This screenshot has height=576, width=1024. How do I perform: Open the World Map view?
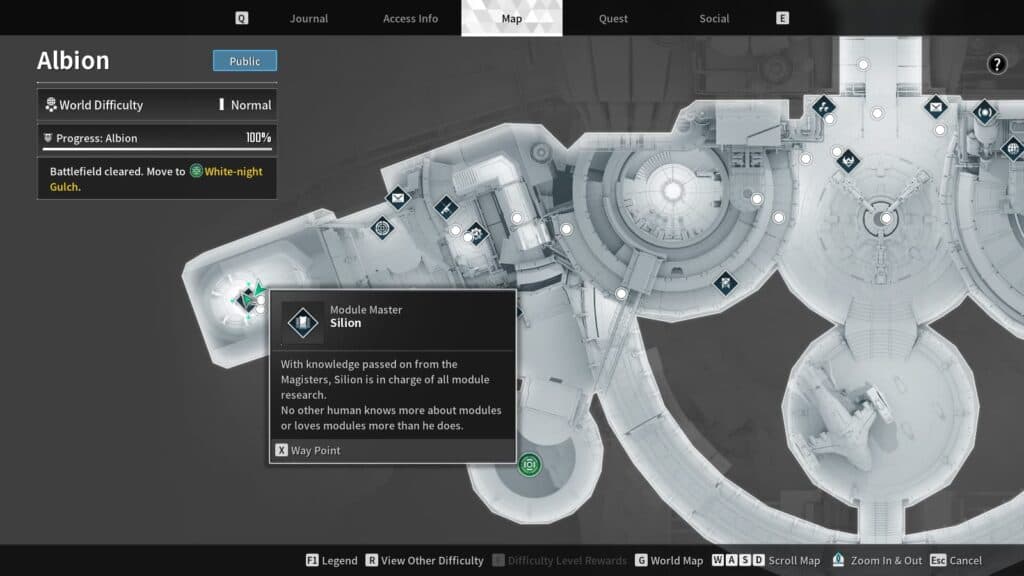click(x=669, y=561)
